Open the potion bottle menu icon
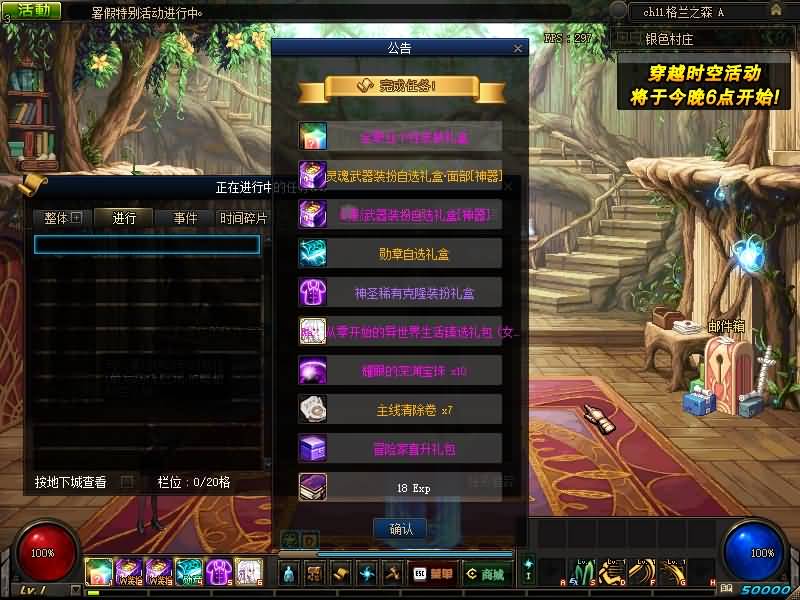 289,573
